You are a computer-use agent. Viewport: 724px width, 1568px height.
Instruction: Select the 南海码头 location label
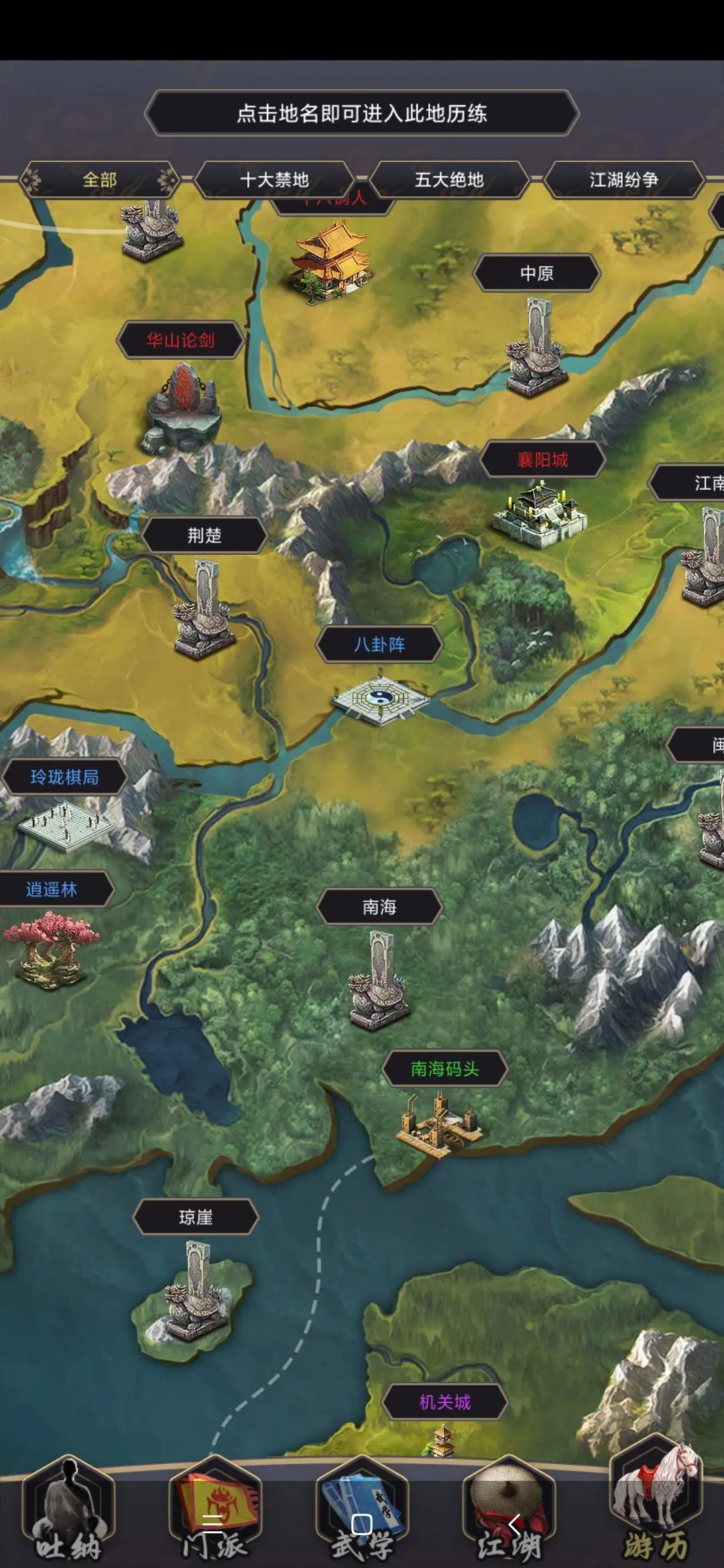coord(444,1069)
